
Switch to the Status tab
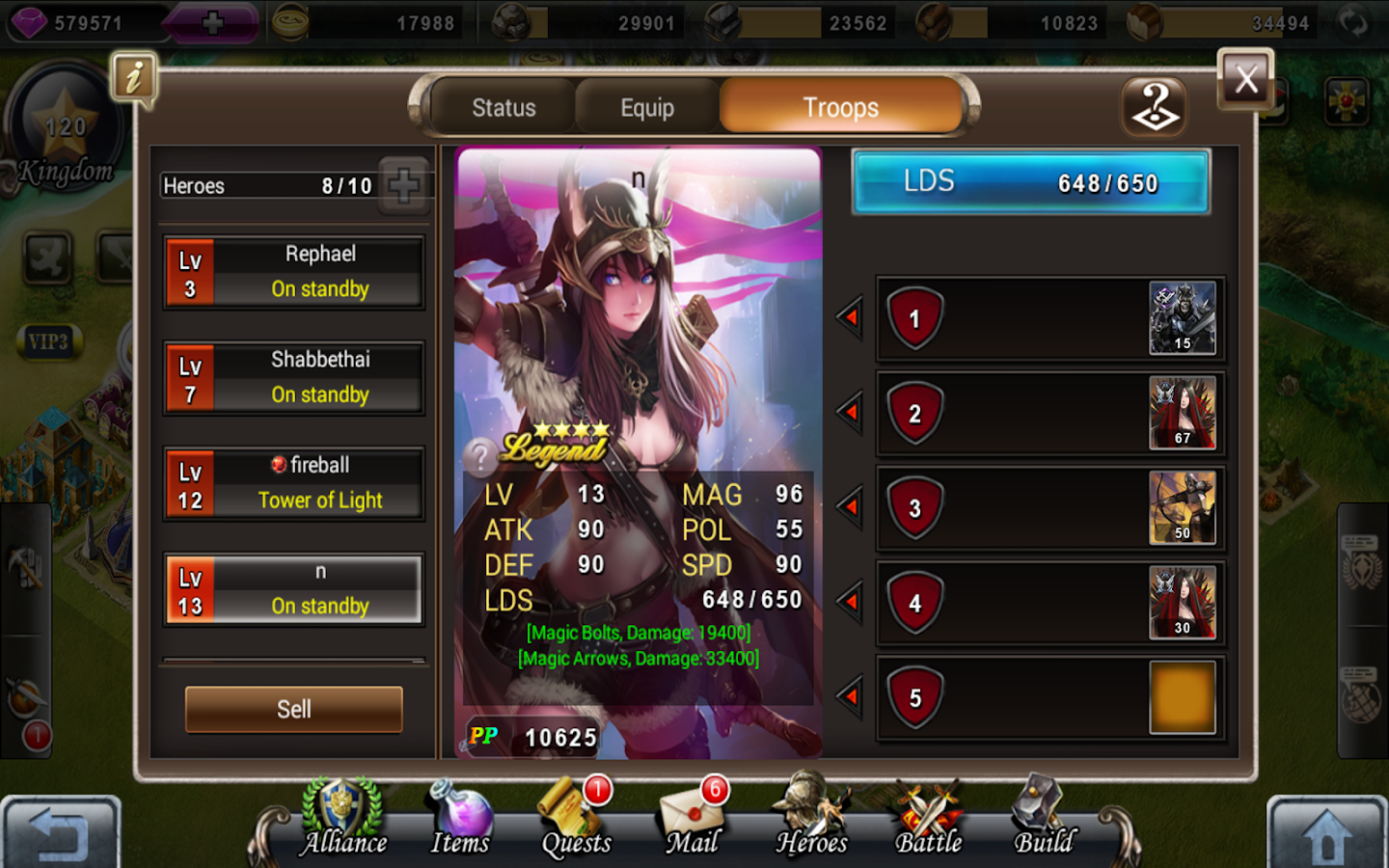(504, 107)
